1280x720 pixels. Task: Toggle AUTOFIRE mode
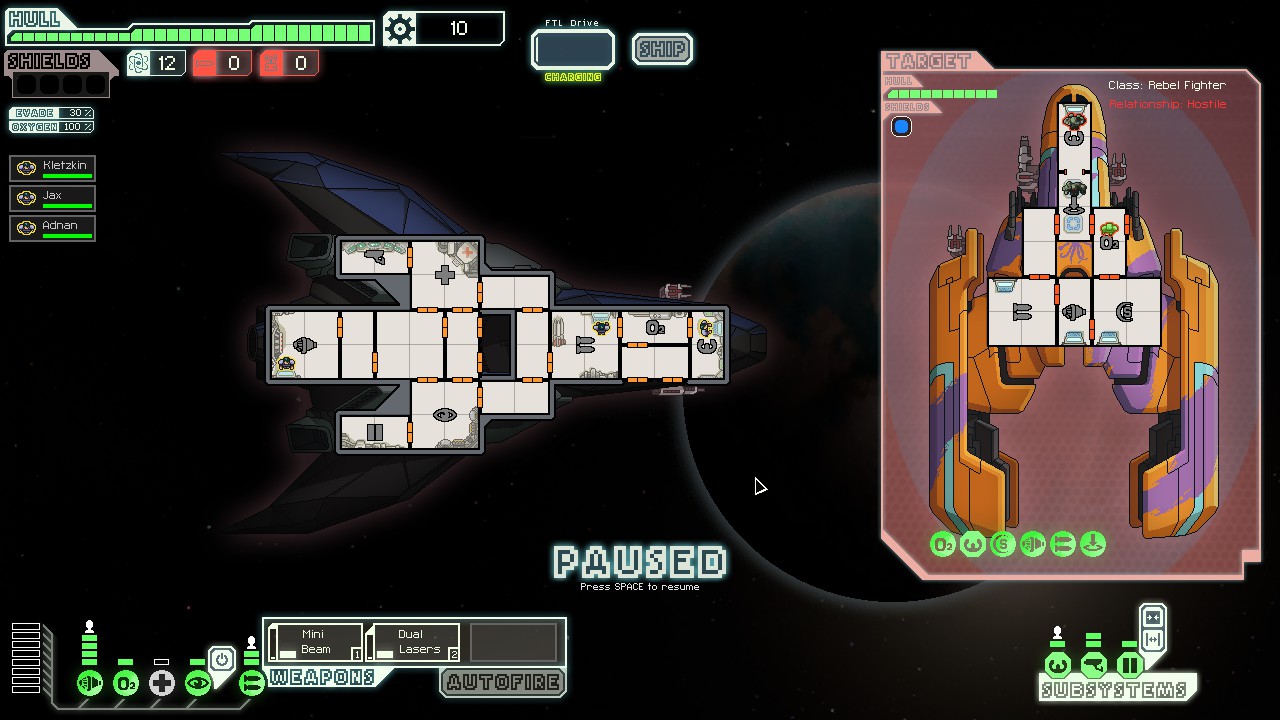[x=502, y=683]
